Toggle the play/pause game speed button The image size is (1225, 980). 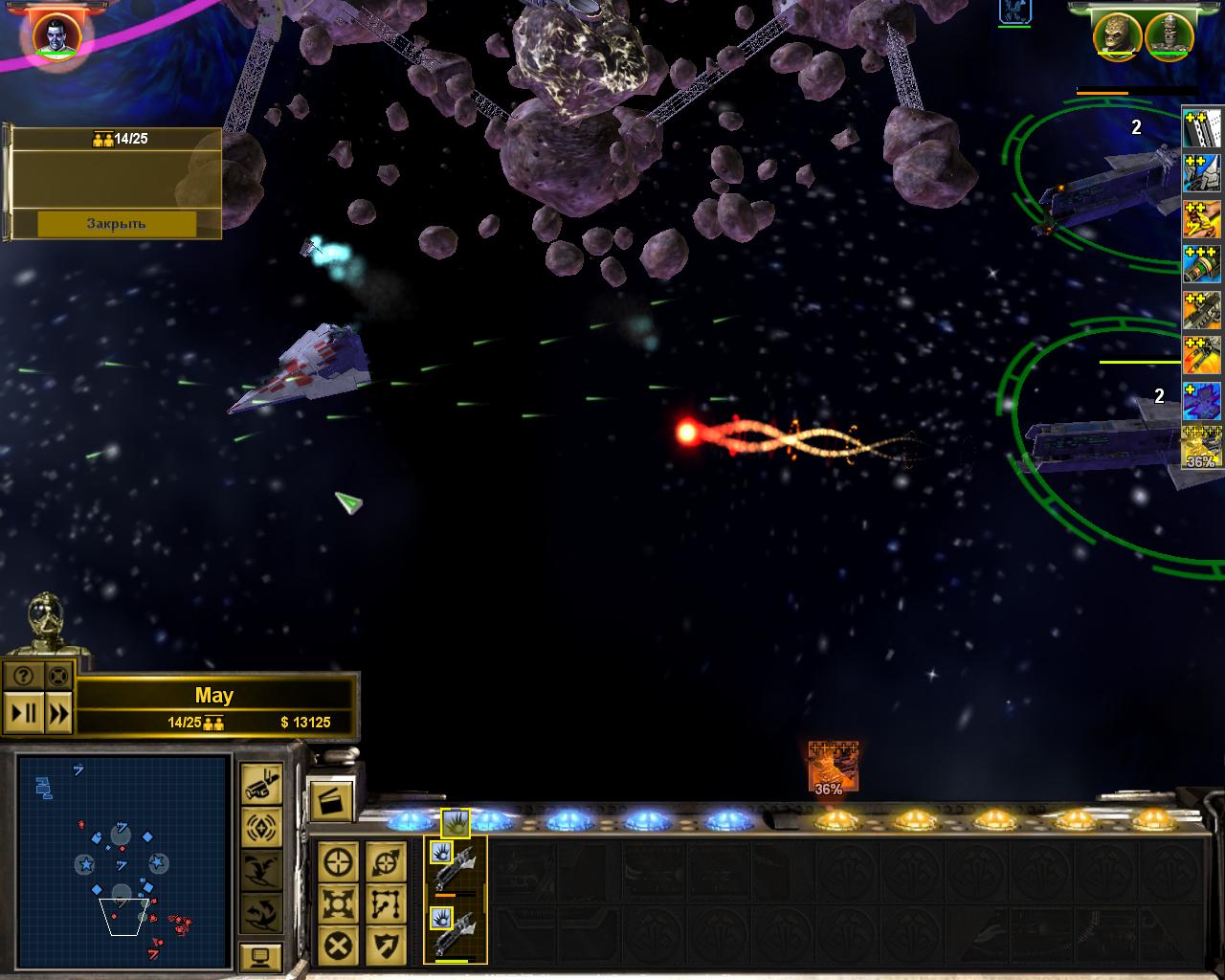[25, 713]
